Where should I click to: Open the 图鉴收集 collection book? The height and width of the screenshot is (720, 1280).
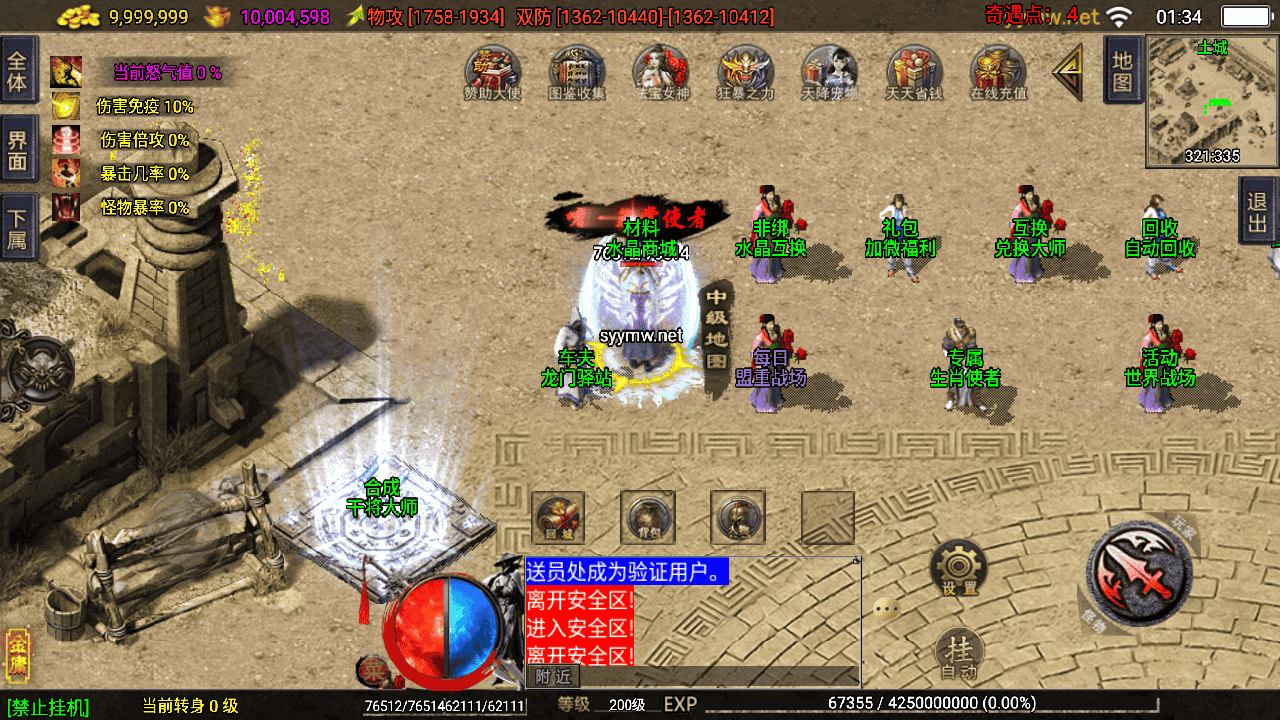577,72
